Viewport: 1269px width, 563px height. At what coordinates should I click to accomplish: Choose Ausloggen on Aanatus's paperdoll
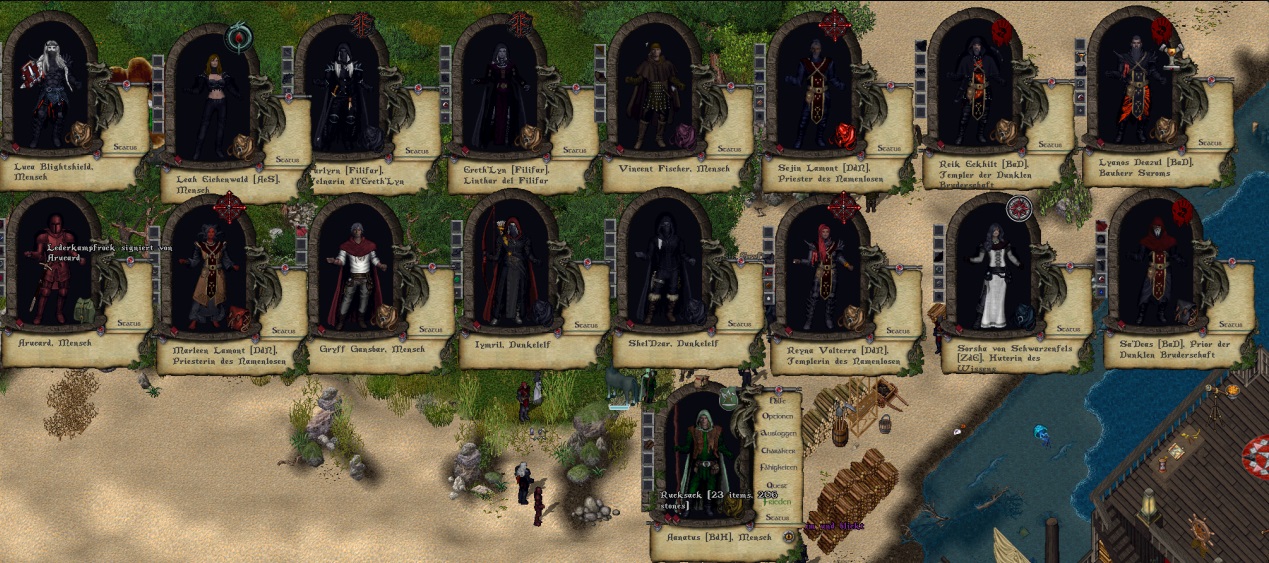(777, 433)
